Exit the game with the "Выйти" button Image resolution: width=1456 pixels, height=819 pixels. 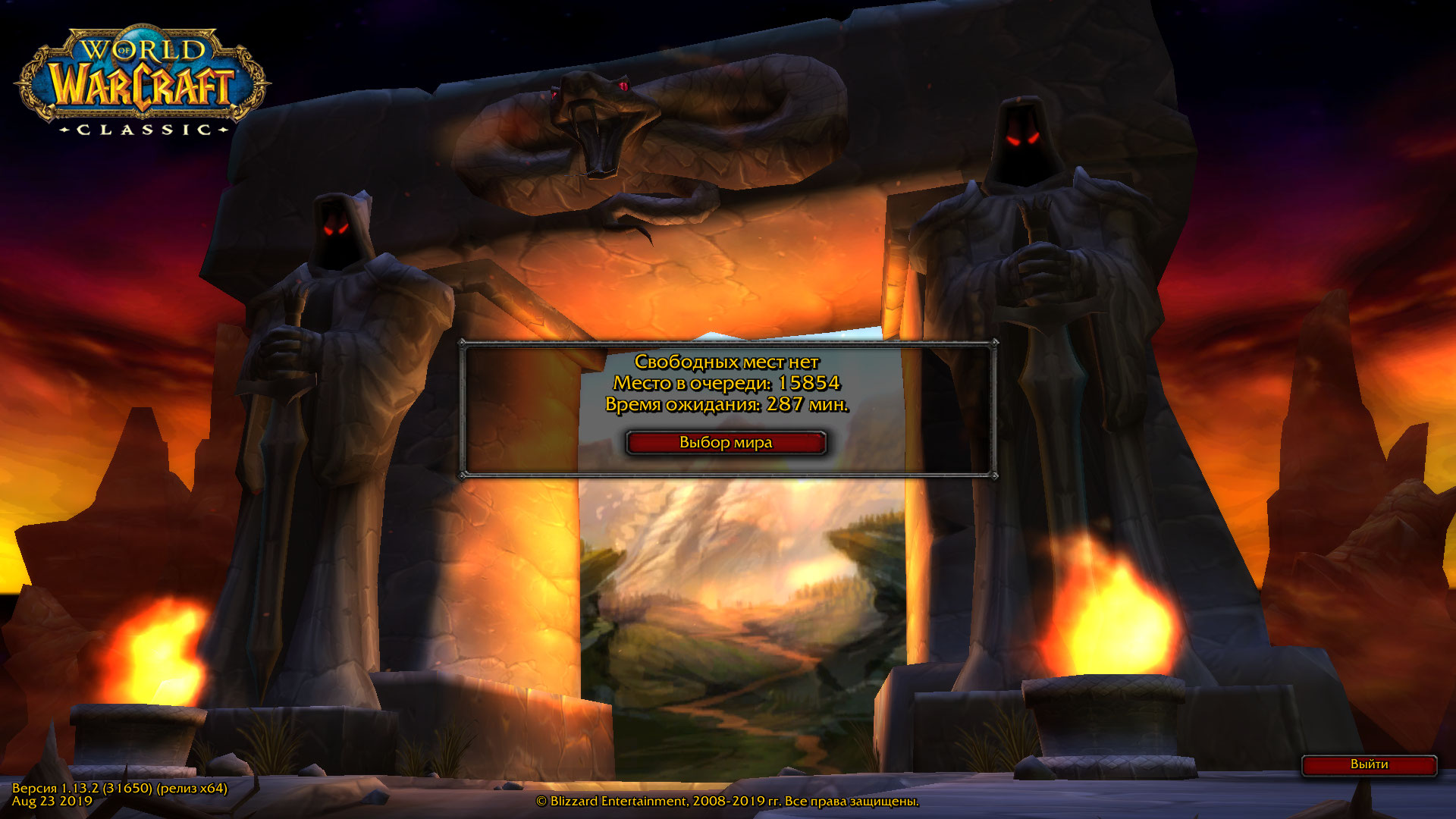[x=1369, y=764]
